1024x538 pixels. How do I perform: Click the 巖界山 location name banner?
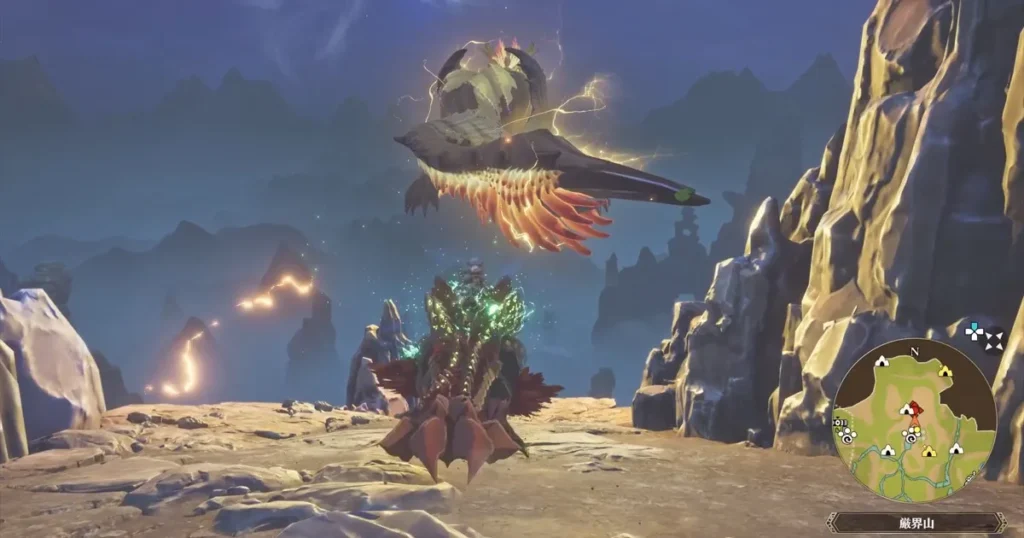coord(916,523)
